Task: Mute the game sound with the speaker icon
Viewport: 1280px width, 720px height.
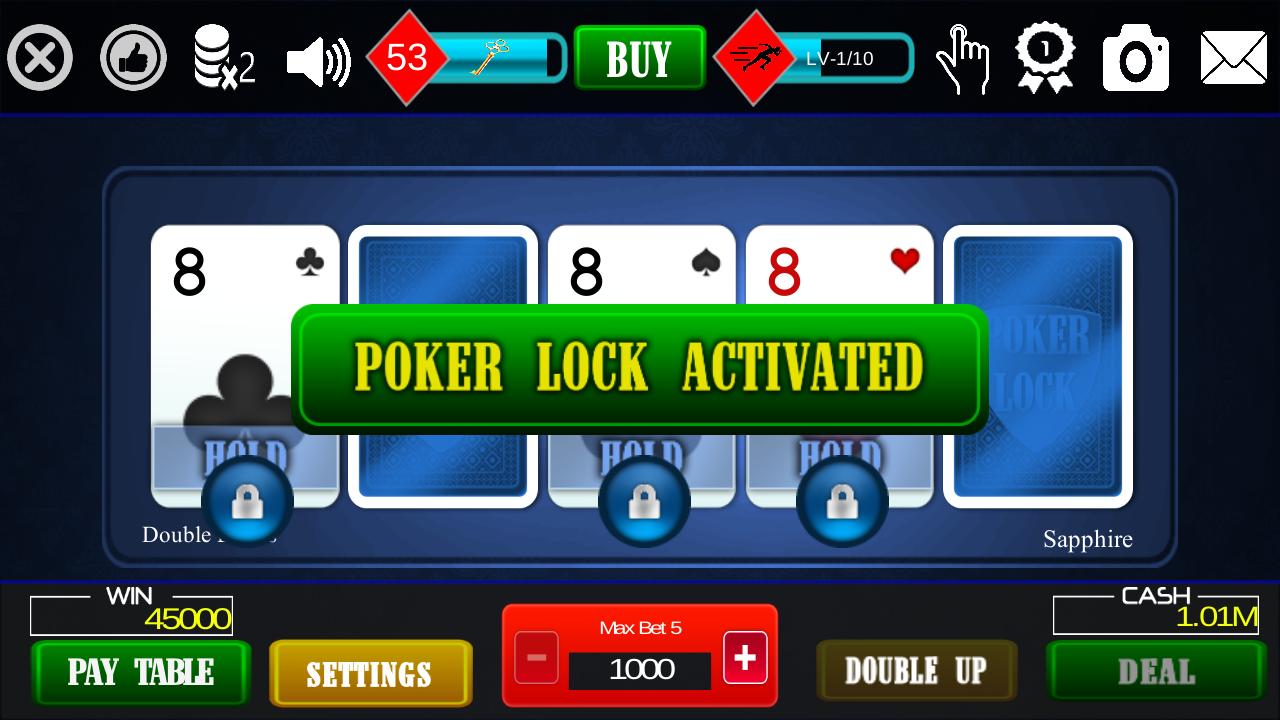Action: (x=318, y=57)
